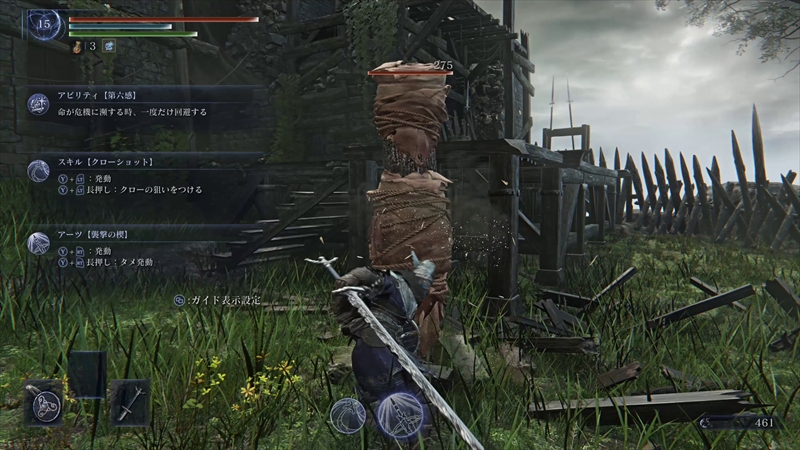Click the level 15 character emblem
Image resolution: width=800 pixels, height=450 pixels.
coord(45,22)
